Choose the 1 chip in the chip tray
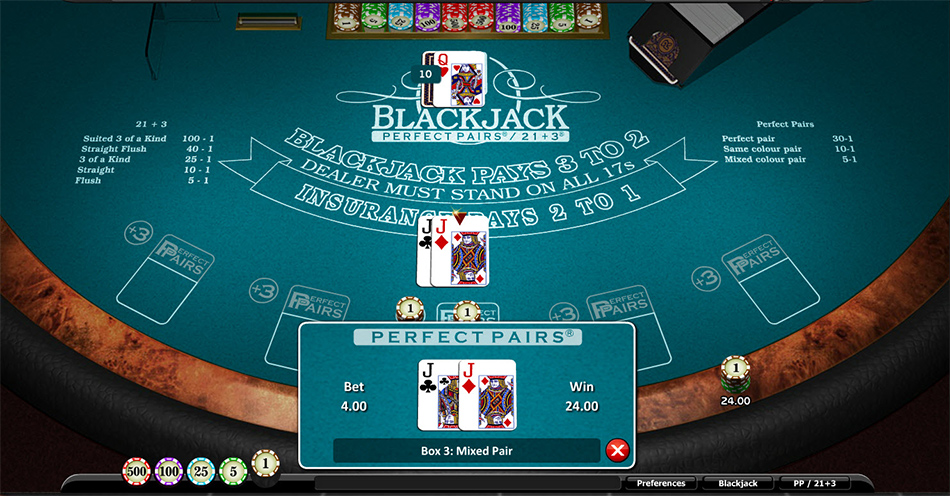950x496 pixels. tap(265, 465)
